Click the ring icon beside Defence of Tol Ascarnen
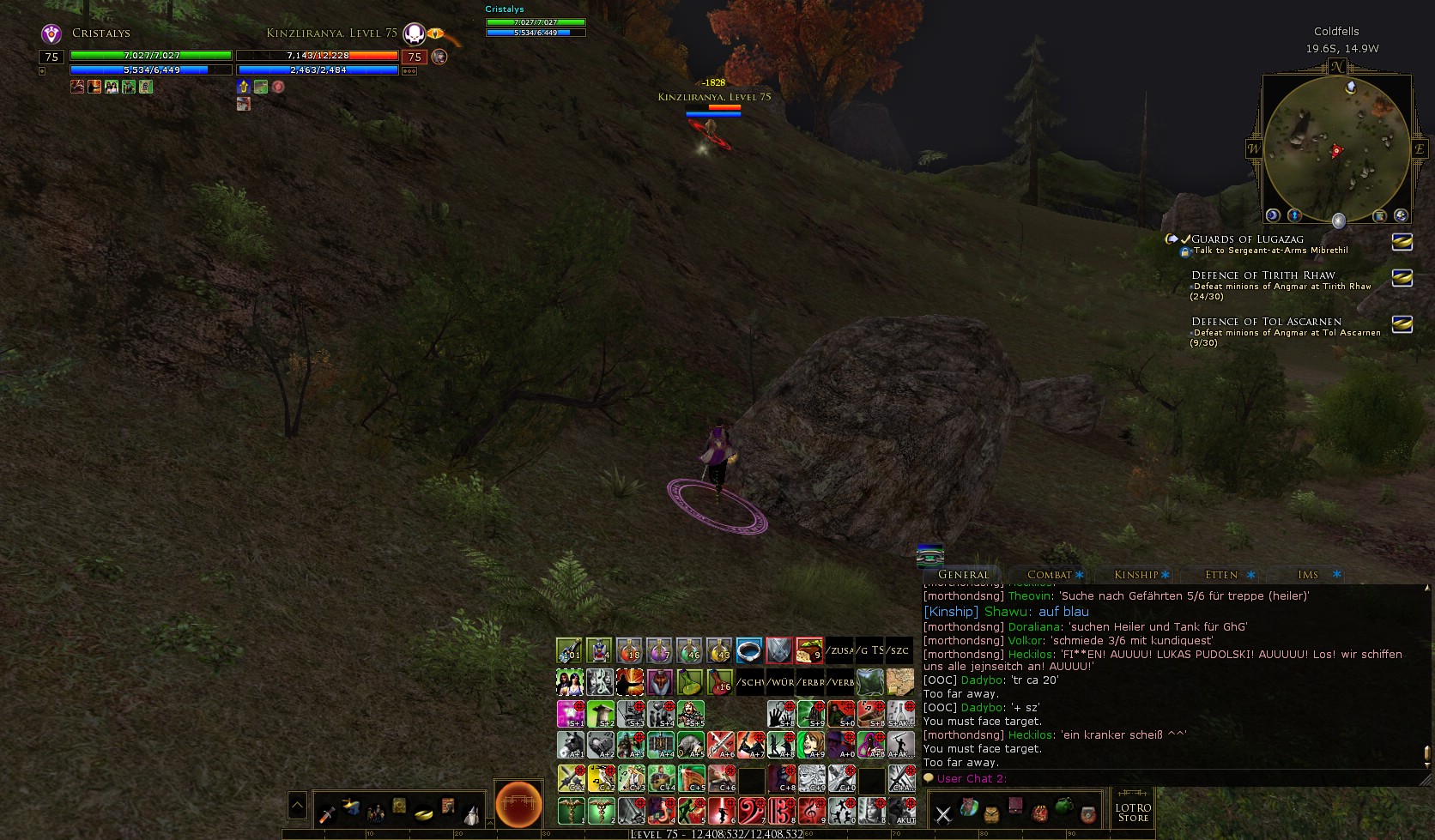 pos(1402,324)
